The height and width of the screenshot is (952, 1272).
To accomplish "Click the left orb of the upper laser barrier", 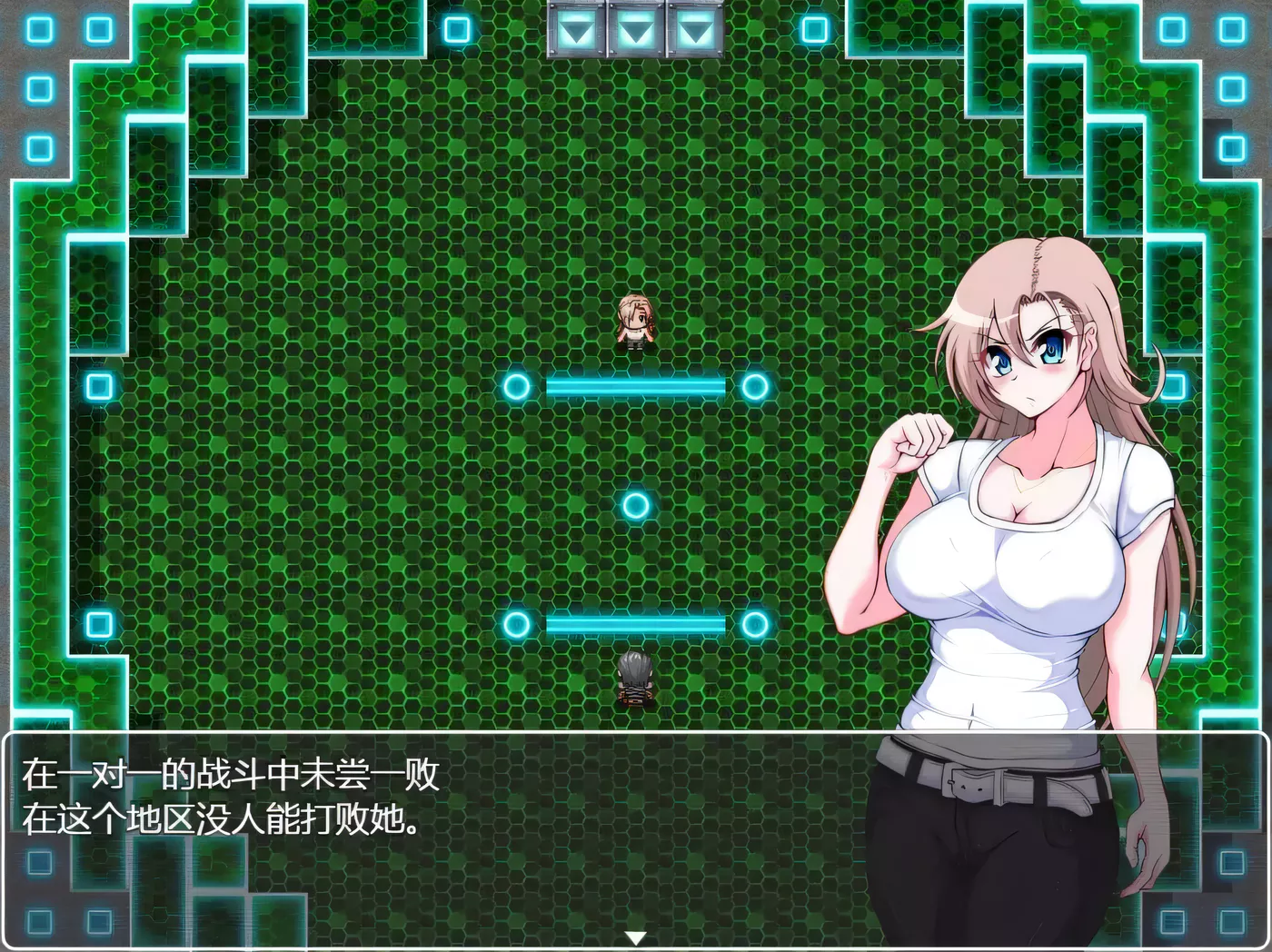I will click(518, 386).
